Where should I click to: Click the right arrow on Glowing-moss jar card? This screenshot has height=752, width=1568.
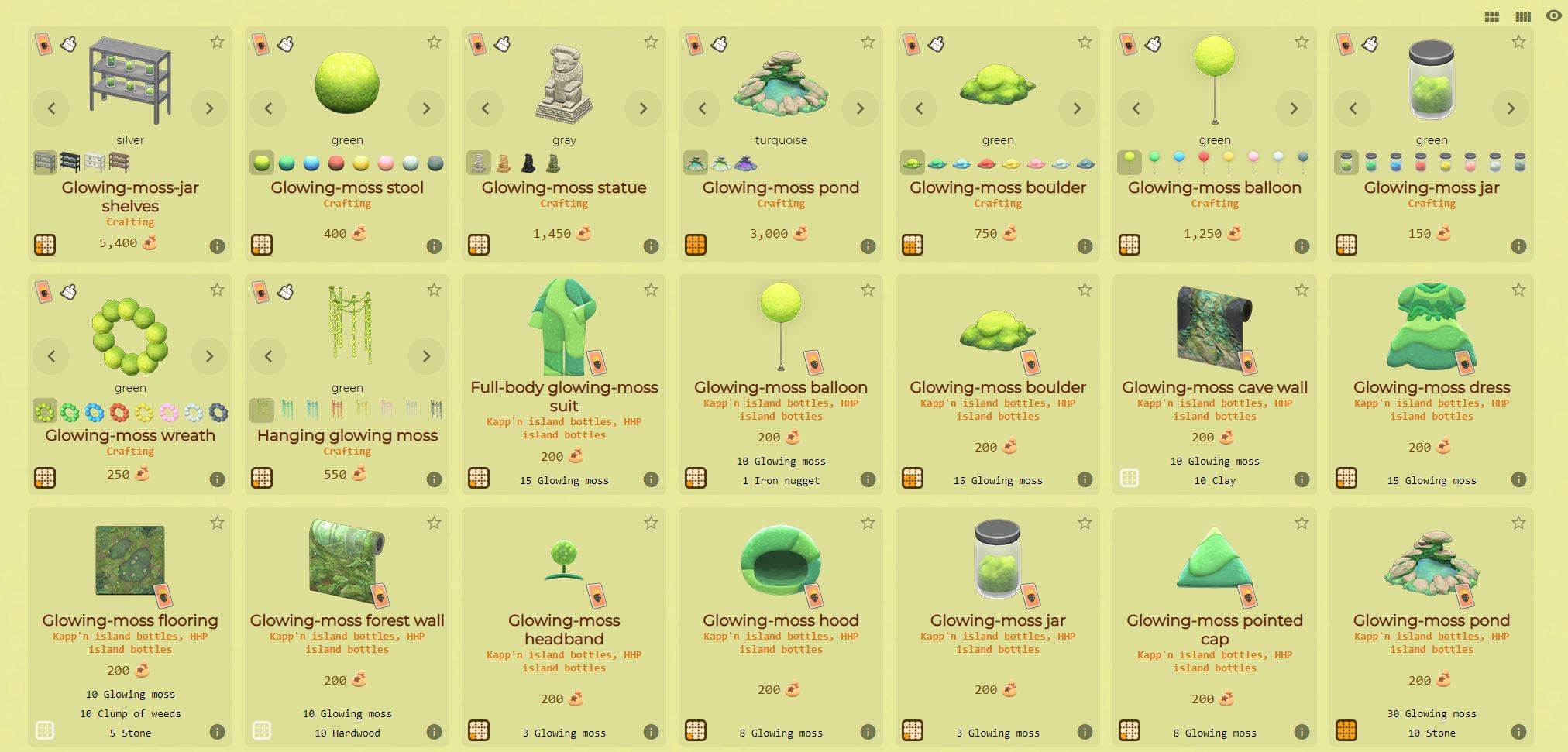tap(1510, 108)
